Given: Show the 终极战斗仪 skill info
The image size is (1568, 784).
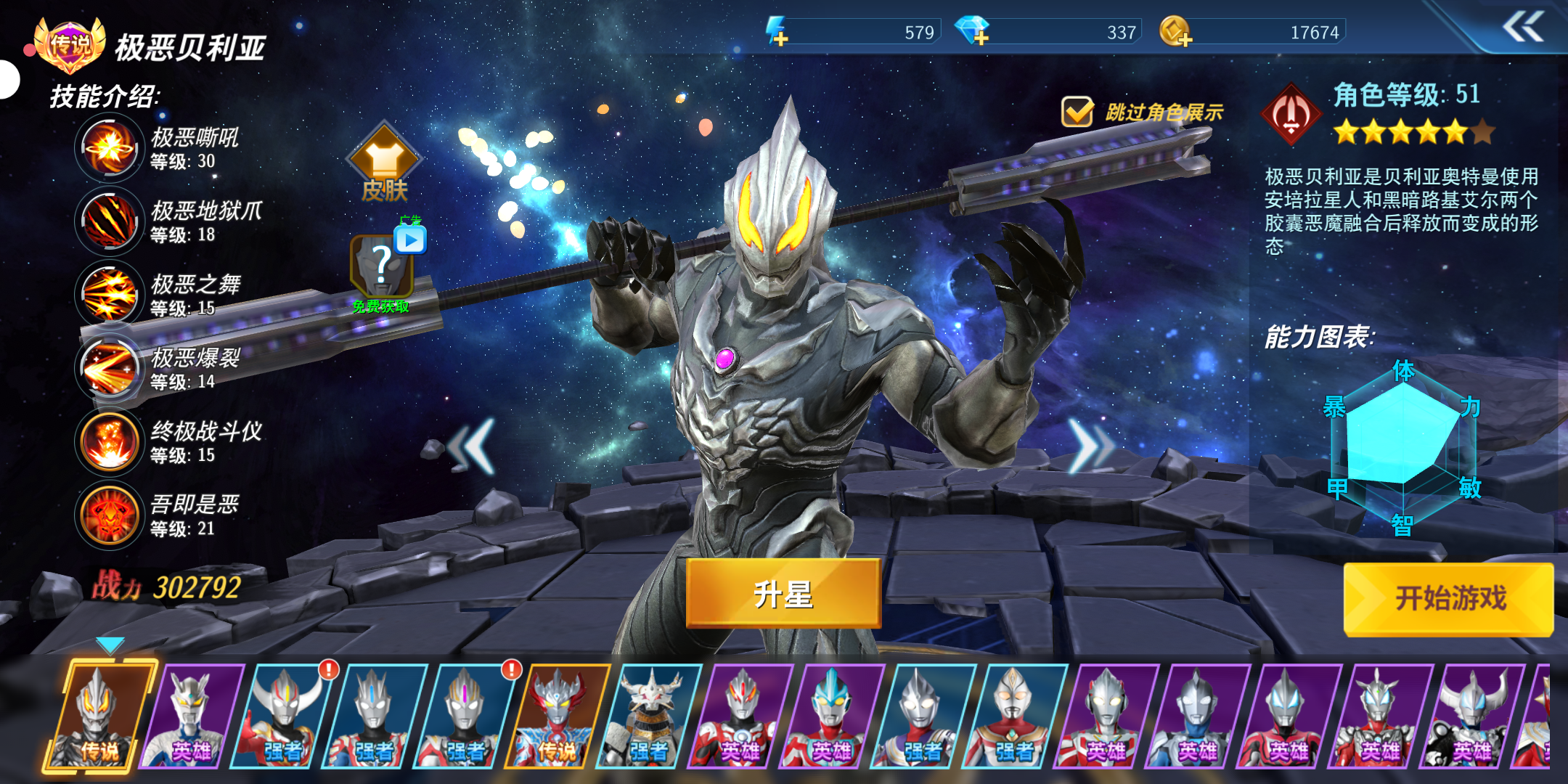Looking at the screenshot, I should [109, 441].
